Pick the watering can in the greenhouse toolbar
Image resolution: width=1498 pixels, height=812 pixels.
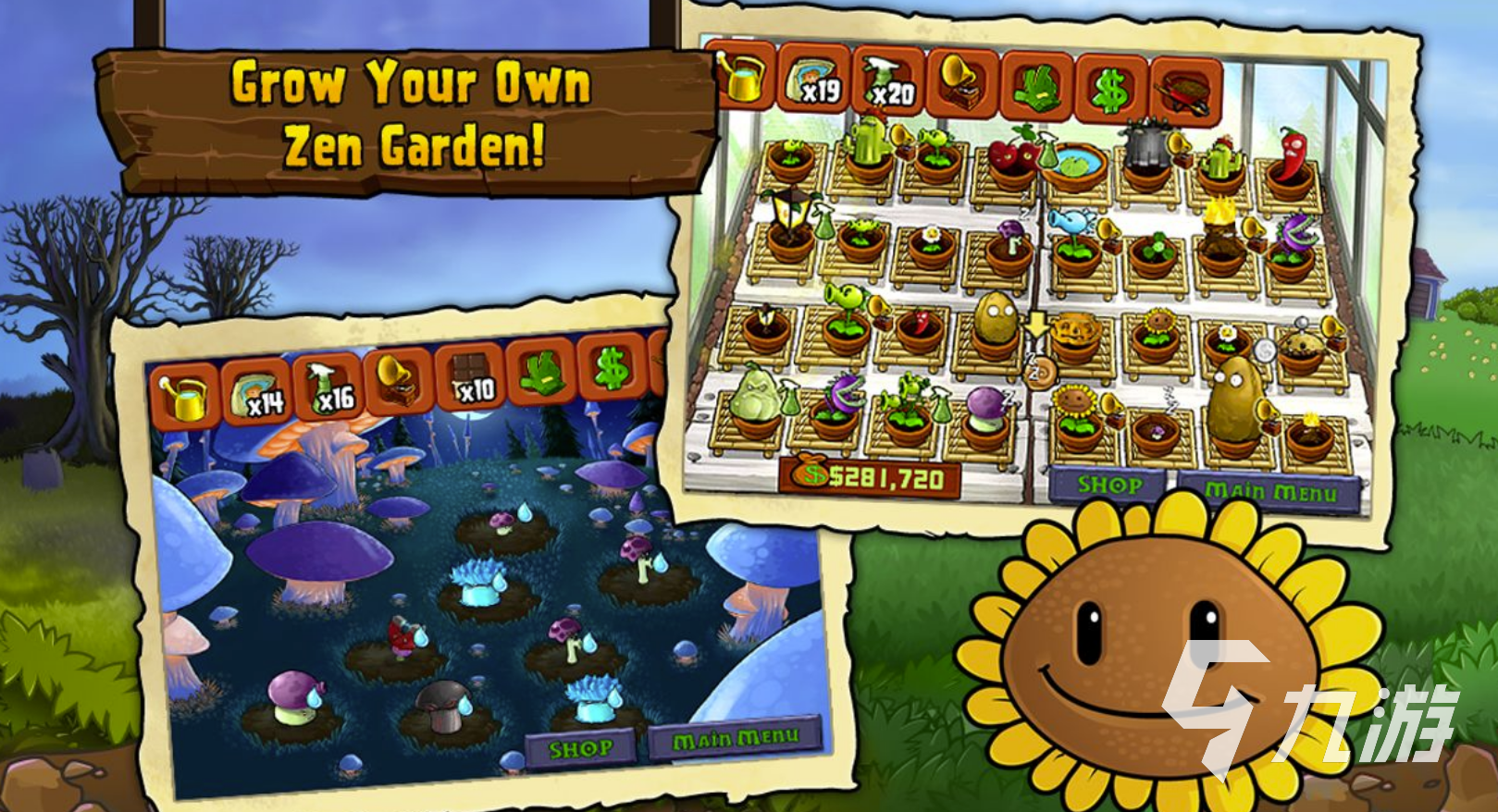point(743,77)
